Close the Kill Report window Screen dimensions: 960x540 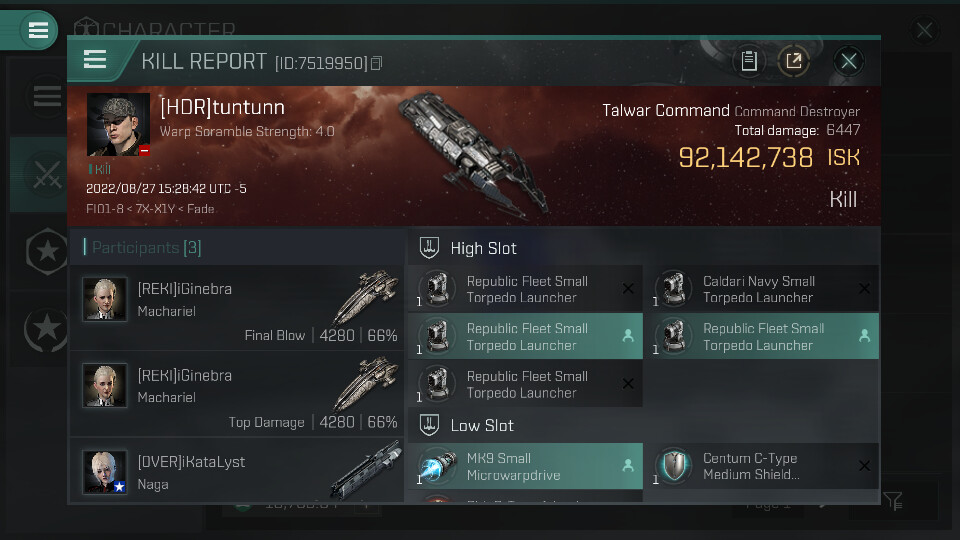point(849,61)
